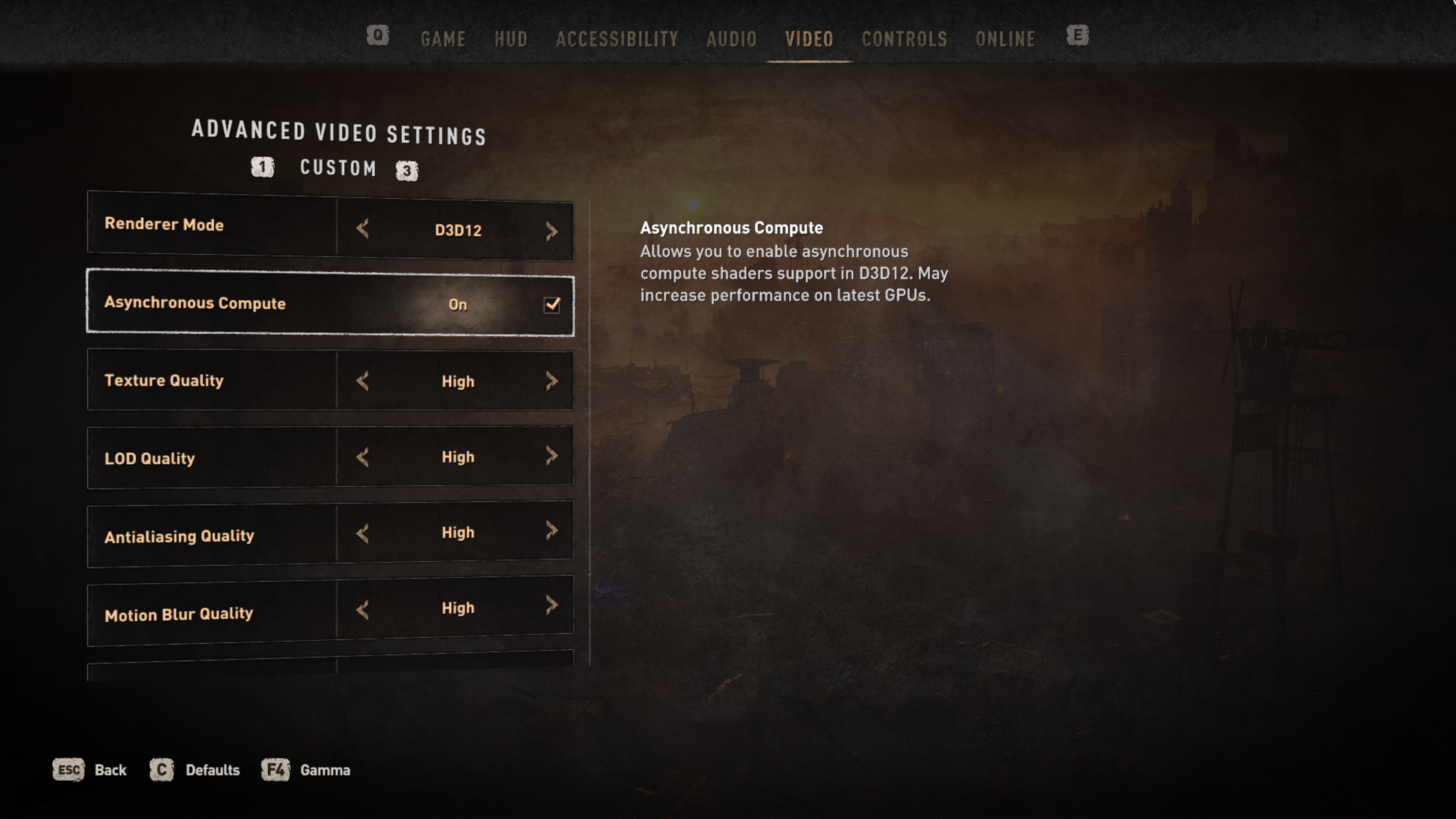Switch to the Game settings tab
This screenshot has height=819, width=1456.
[443, 39]
